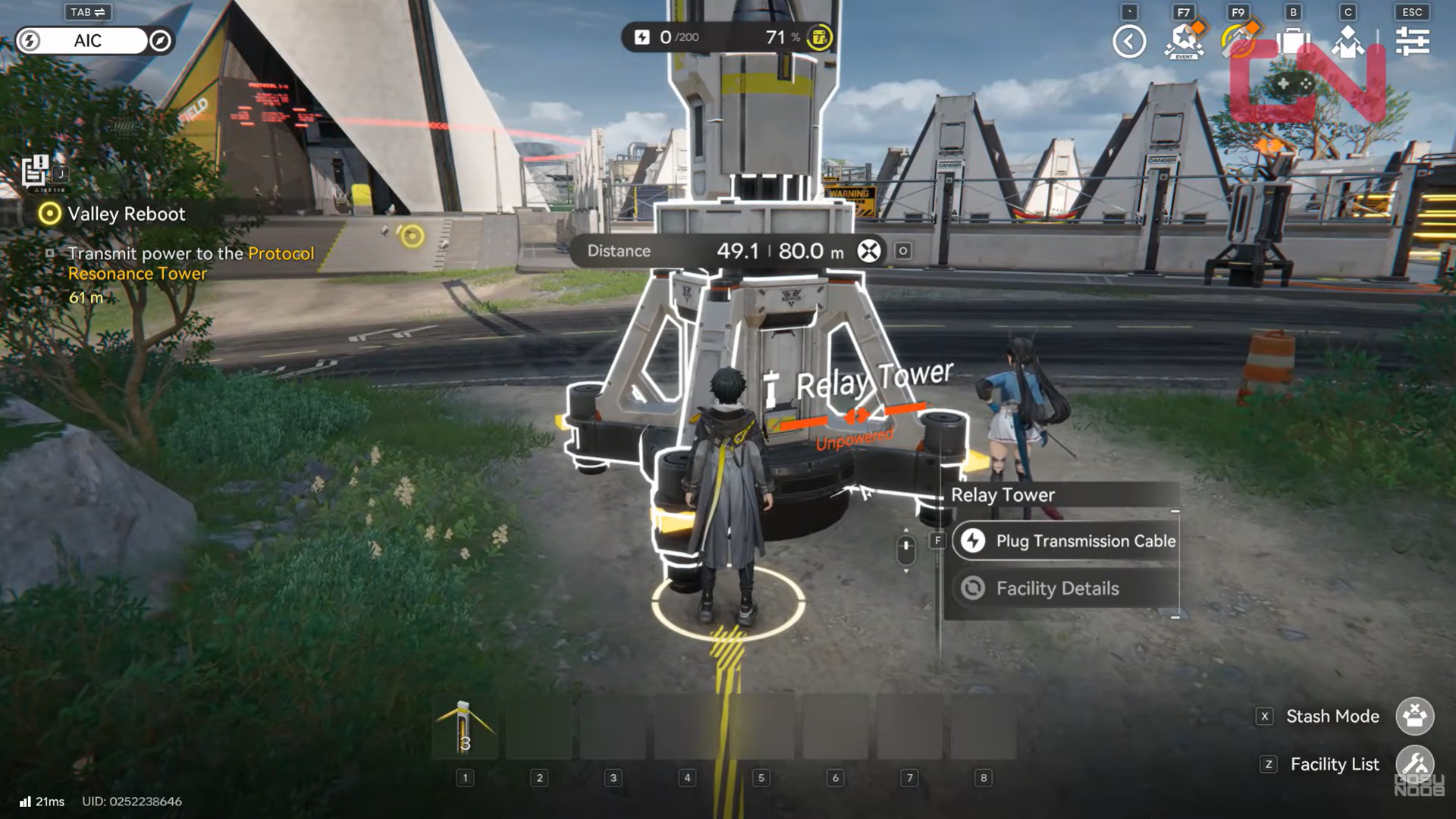This screenshot has width=1456, height=819.
Task: Open the mission log icon
Action: pos(35,171)
